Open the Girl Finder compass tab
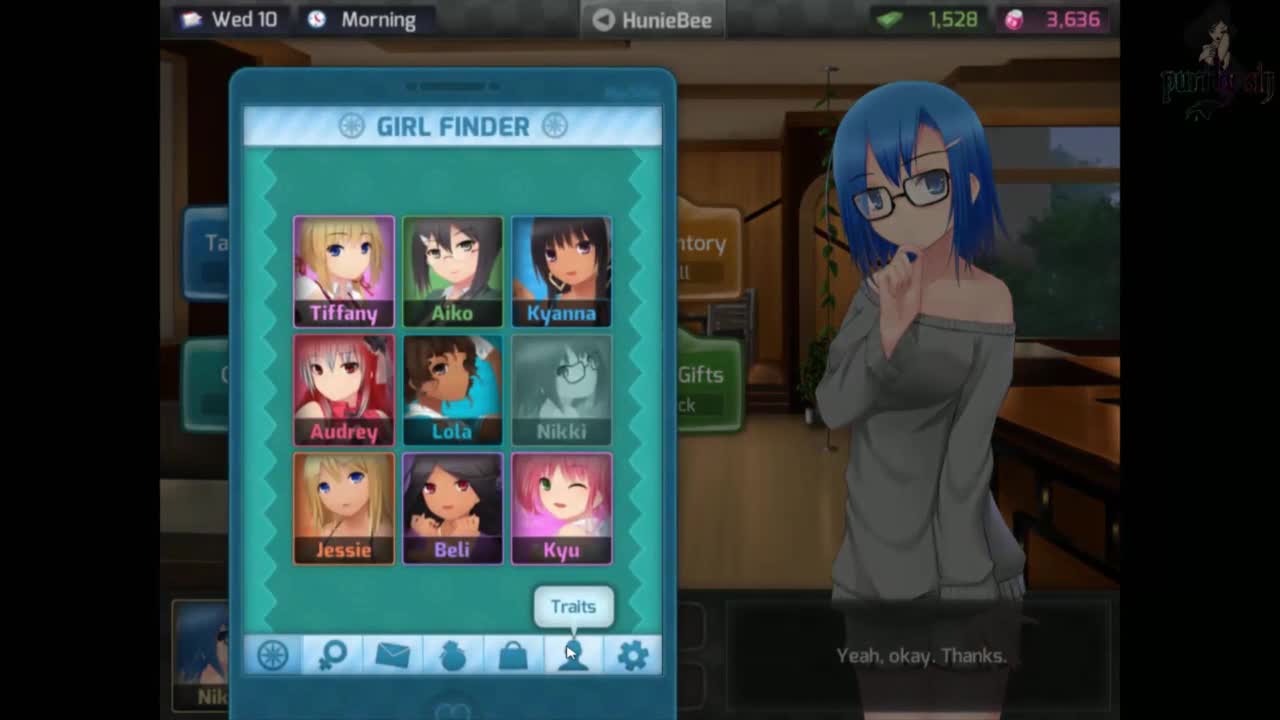1280x720 pixels. click(273, 655)
